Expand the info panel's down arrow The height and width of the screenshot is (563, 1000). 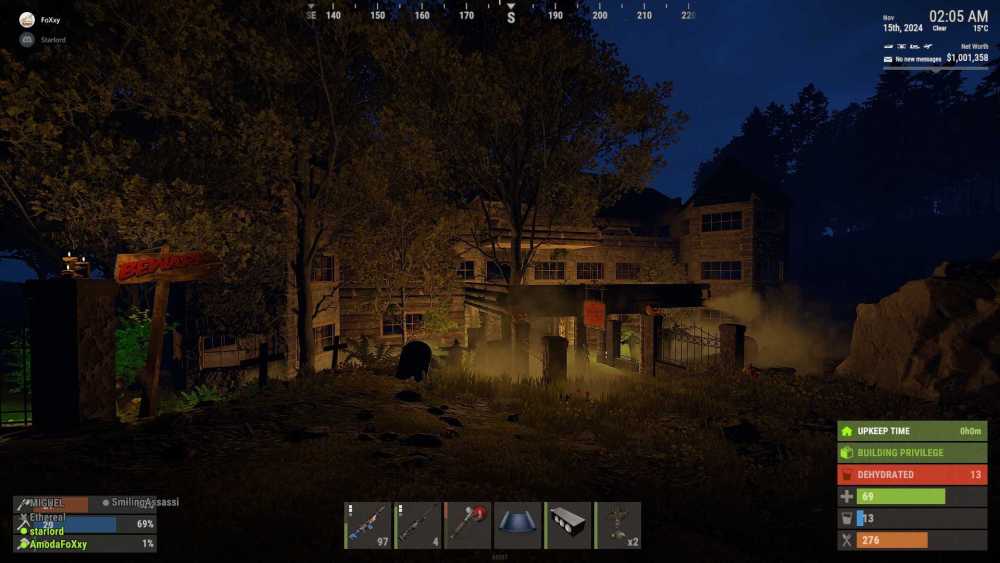(937, 70)
